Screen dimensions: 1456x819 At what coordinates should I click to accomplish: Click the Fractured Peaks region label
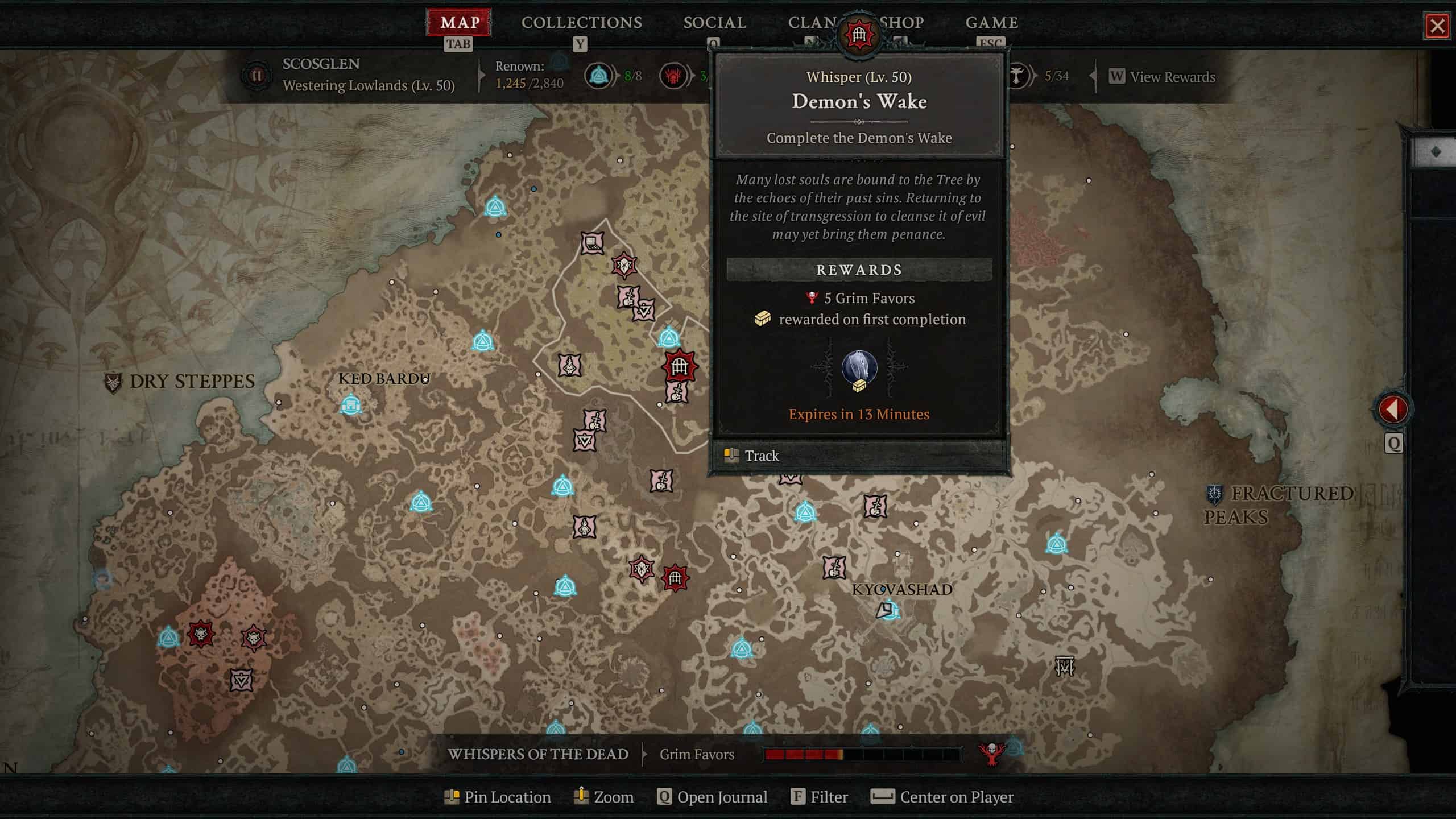(1280, 504)
